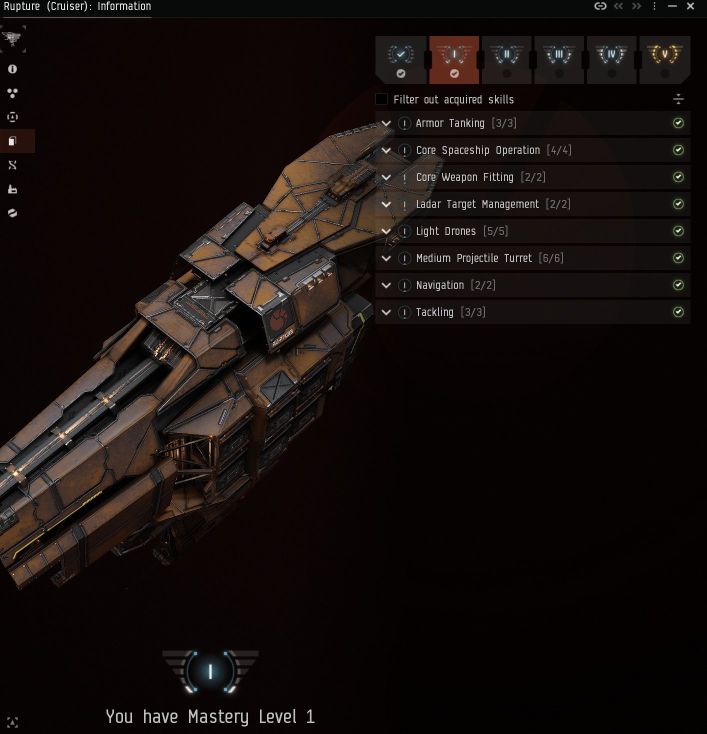Toggle the Filter out acquired skills checkbox
The width and height of the screenshot is (707, 734).
coord(381,99)
